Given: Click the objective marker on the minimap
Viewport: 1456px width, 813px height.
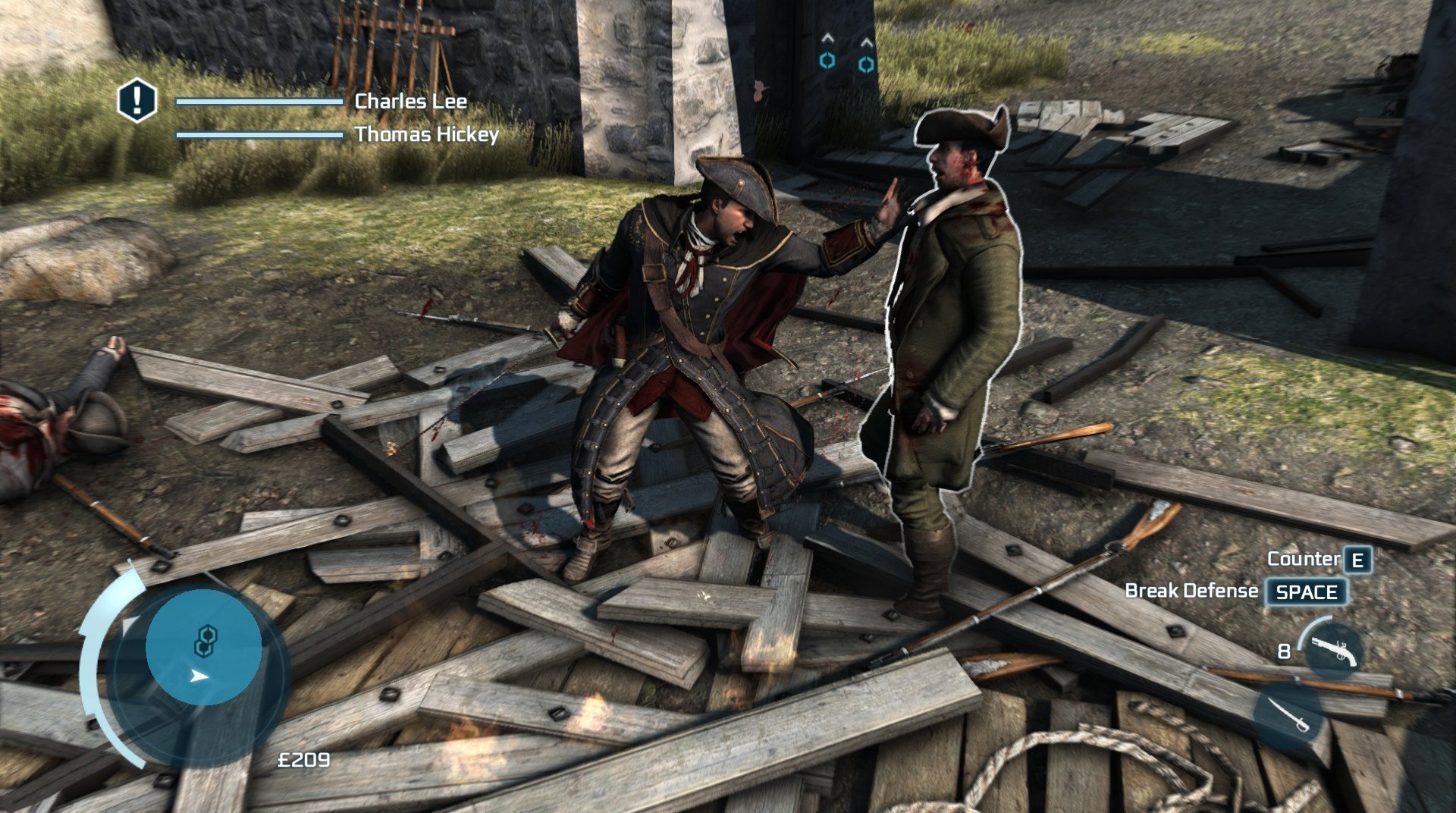Looking at the screenshot, I should point(204,641).
